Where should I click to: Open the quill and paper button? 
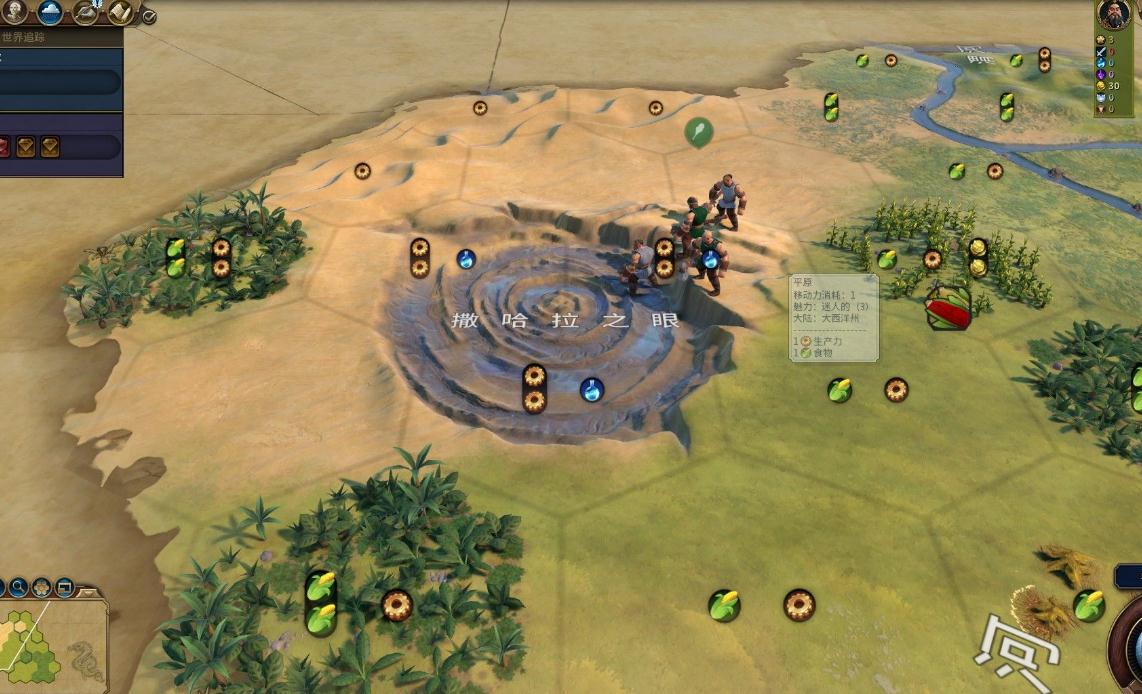[86, 11]
